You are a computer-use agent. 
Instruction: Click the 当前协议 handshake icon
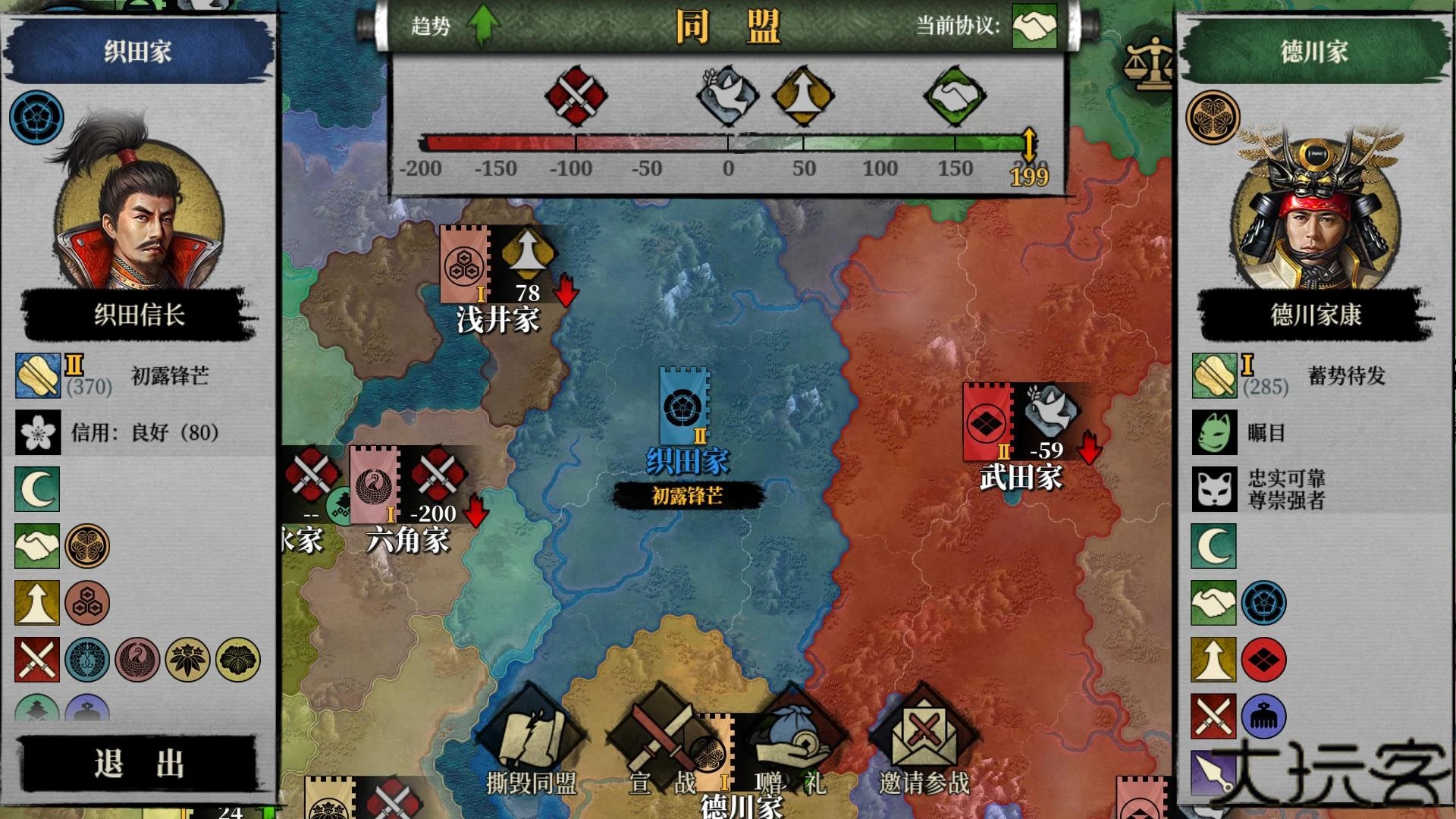(x=1034, y=27)
